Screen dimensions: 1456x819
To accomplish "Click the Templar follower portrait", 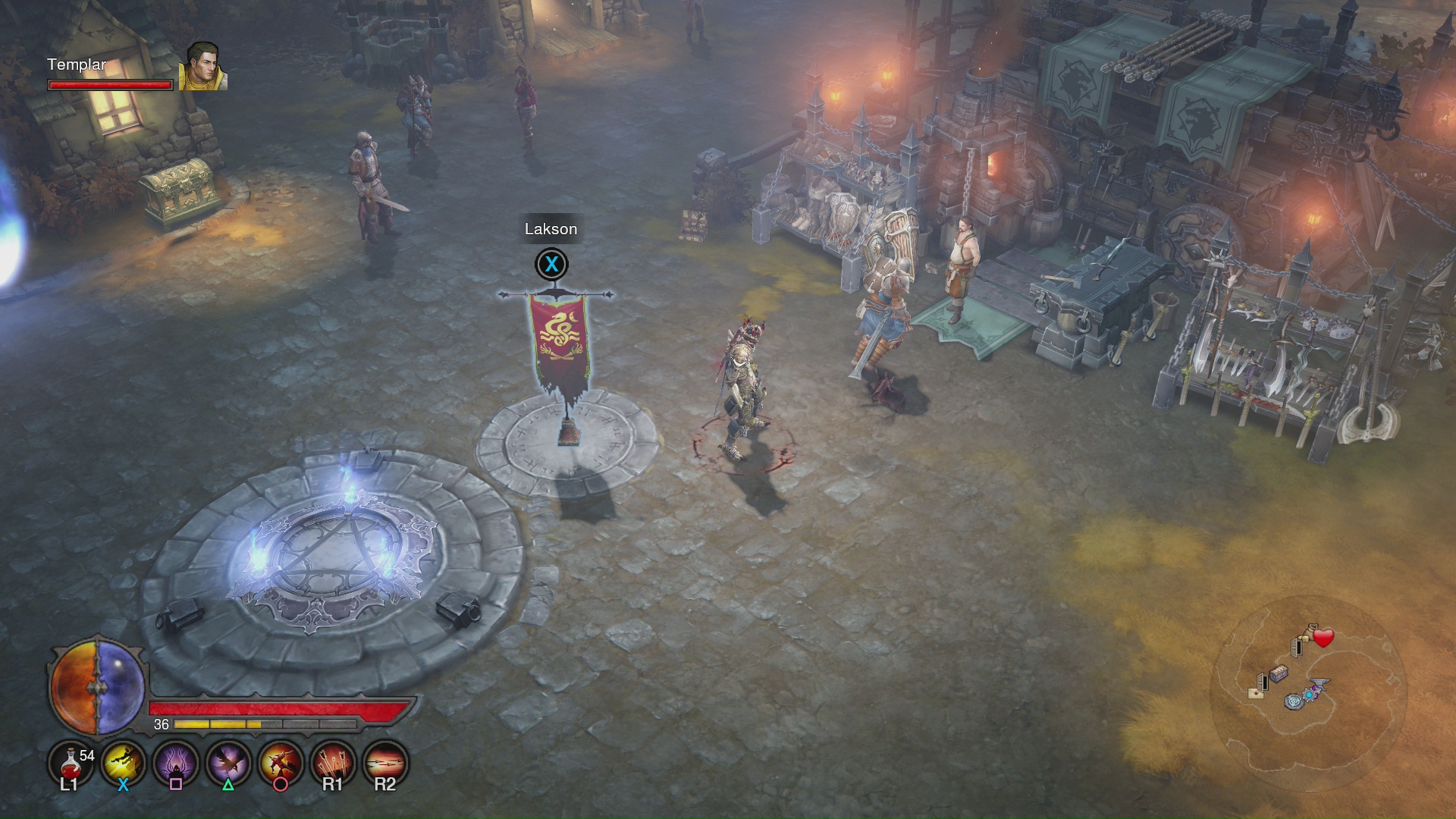I will 203,67.
